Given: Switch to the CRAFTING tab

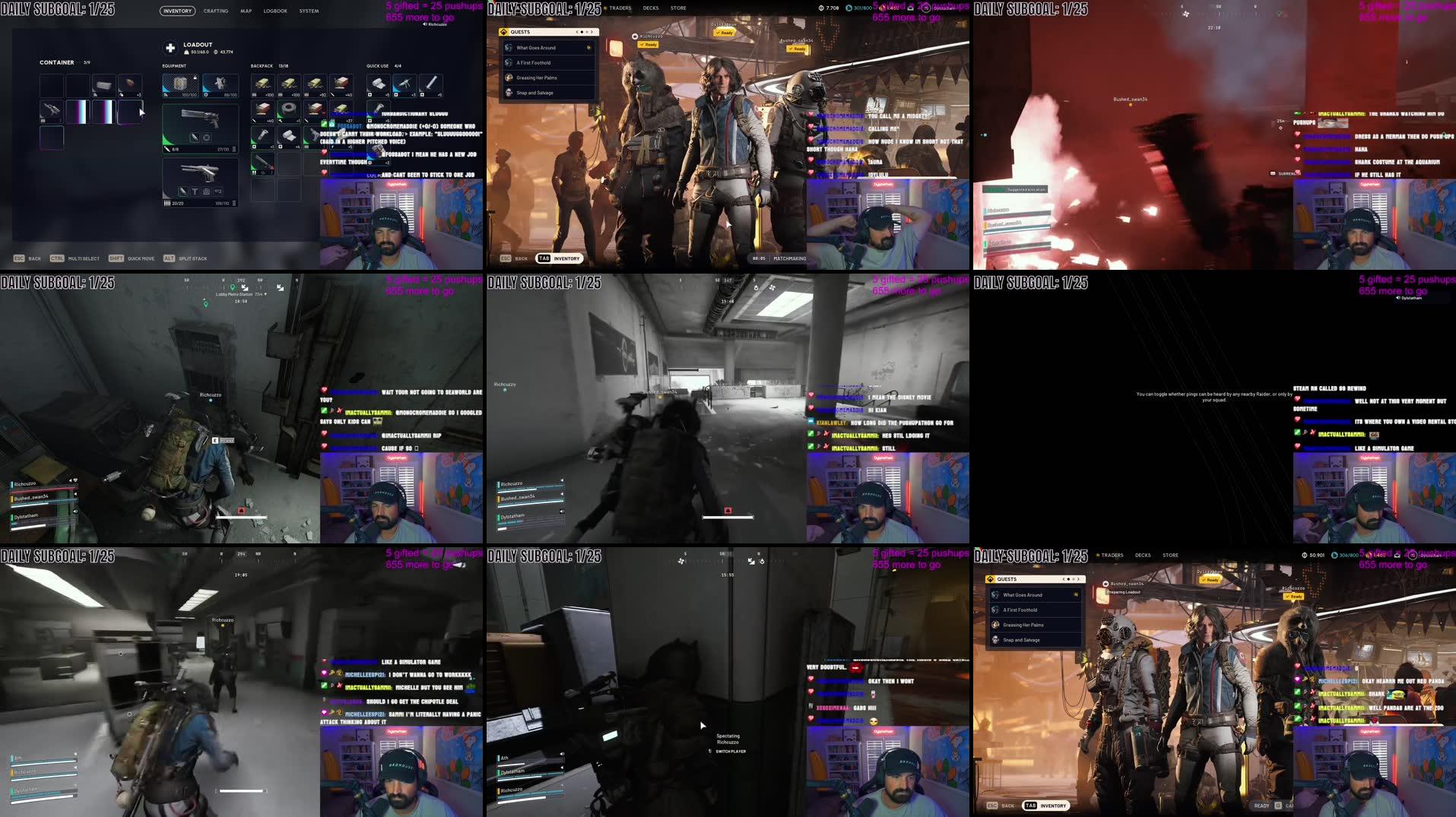Looking at the screenshot, I should (216, 11).
